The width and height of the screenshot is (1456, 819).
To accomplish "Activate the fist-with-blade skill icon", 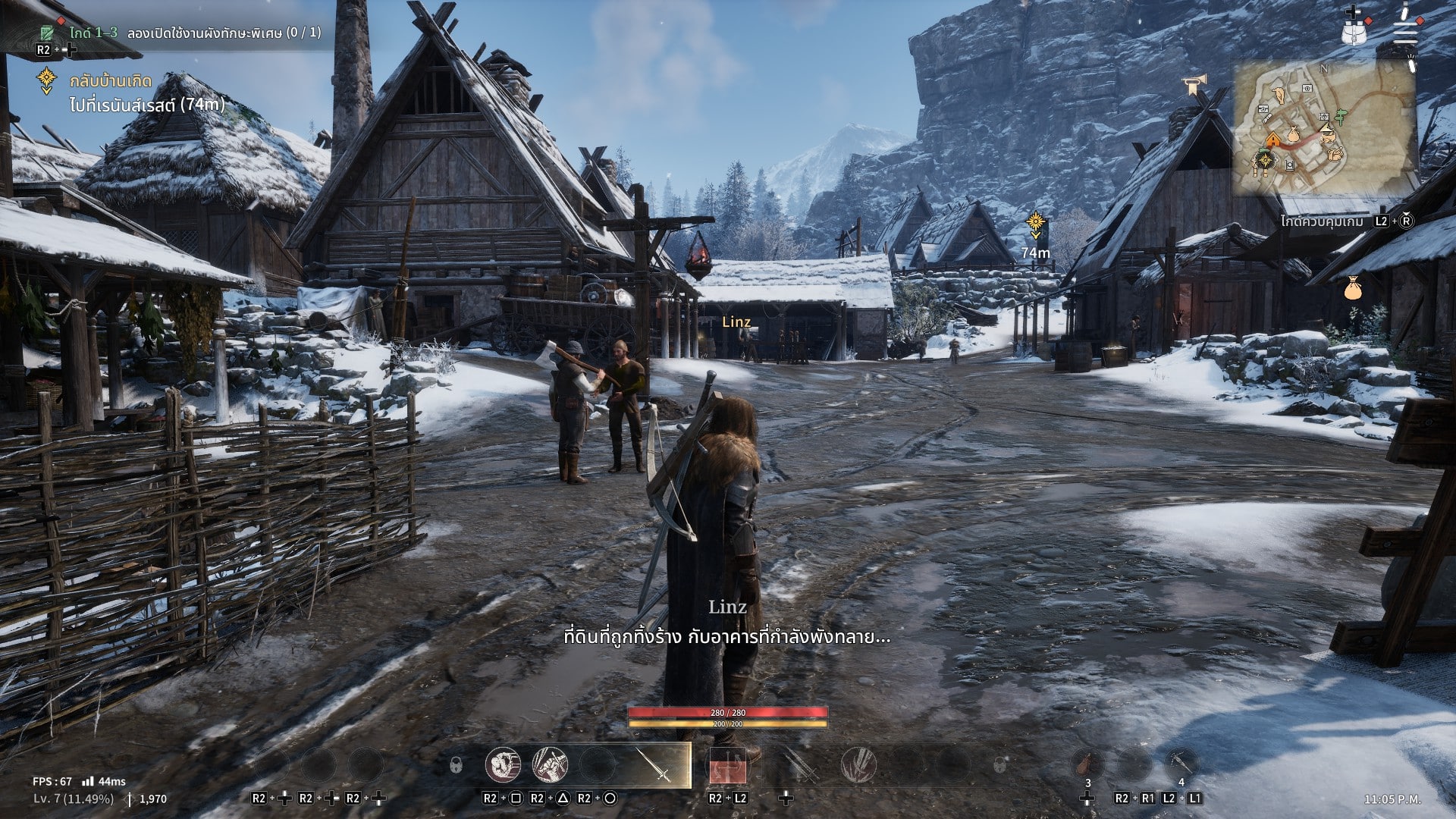I will pos(550,764).
